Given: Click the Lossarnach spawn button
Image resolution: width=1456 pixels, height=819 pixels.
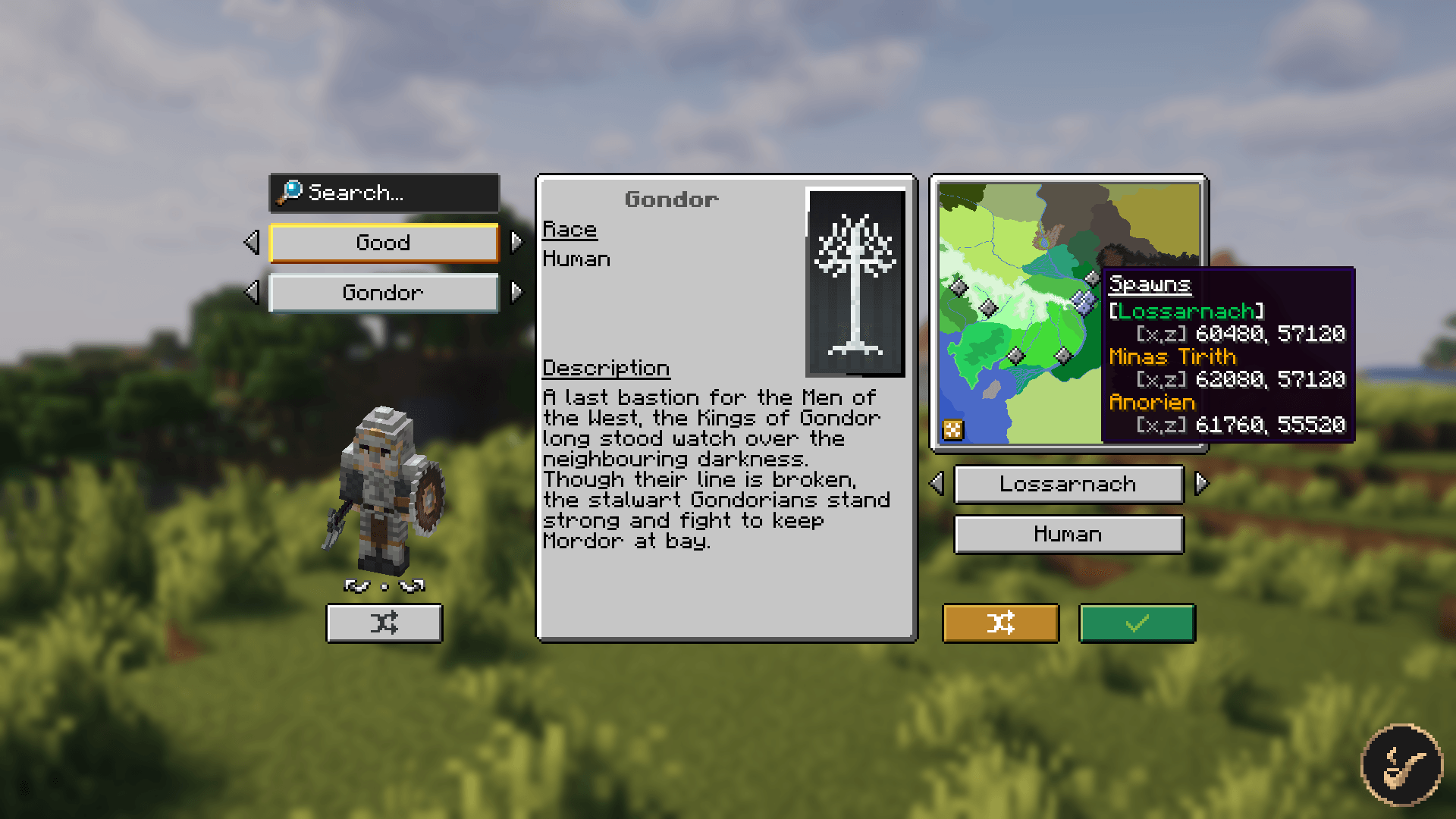Looking at the screenshot, I should [x=1068, y=485].
